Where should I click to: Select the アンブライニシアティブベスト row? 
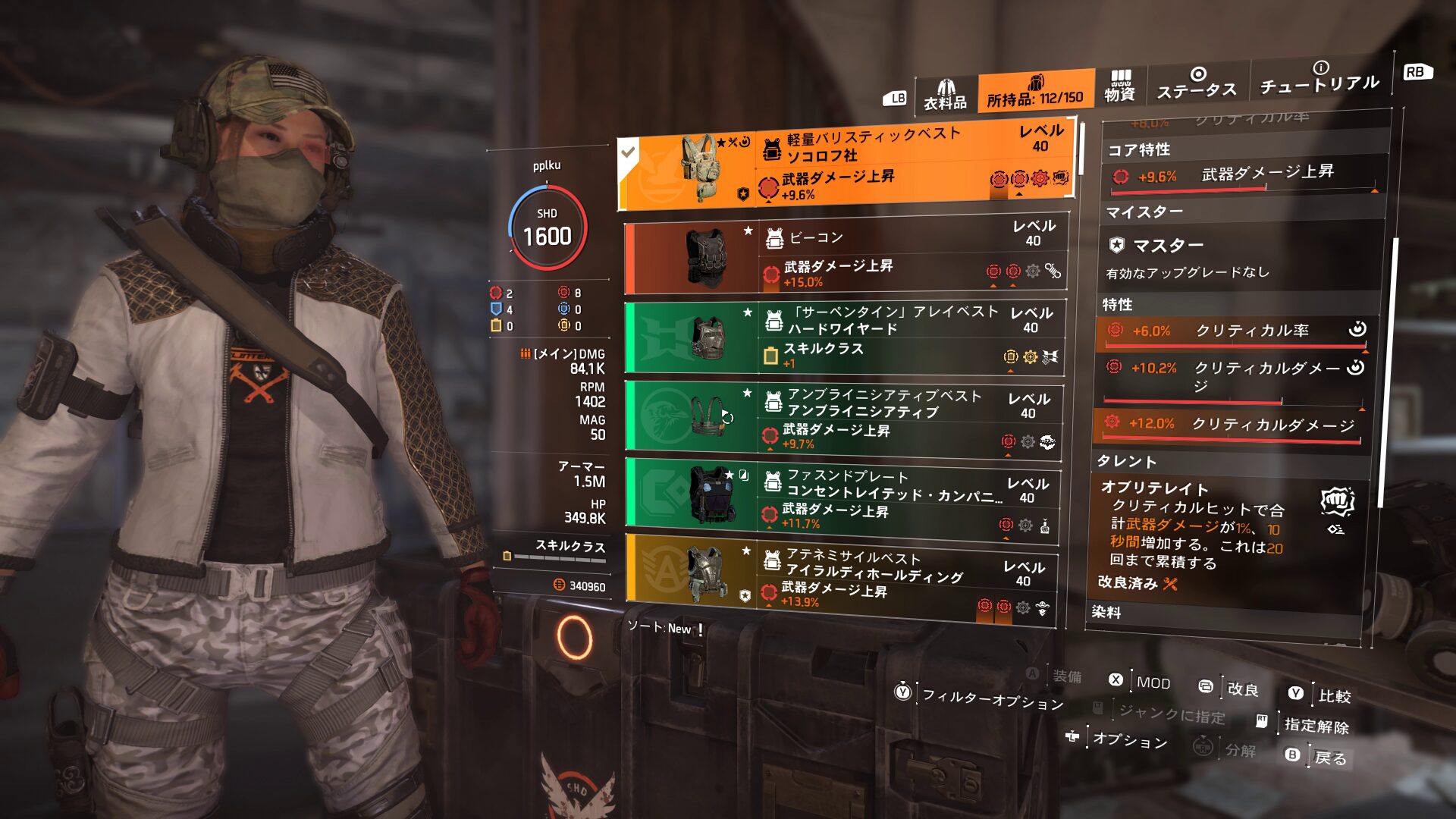pos(843,420)
